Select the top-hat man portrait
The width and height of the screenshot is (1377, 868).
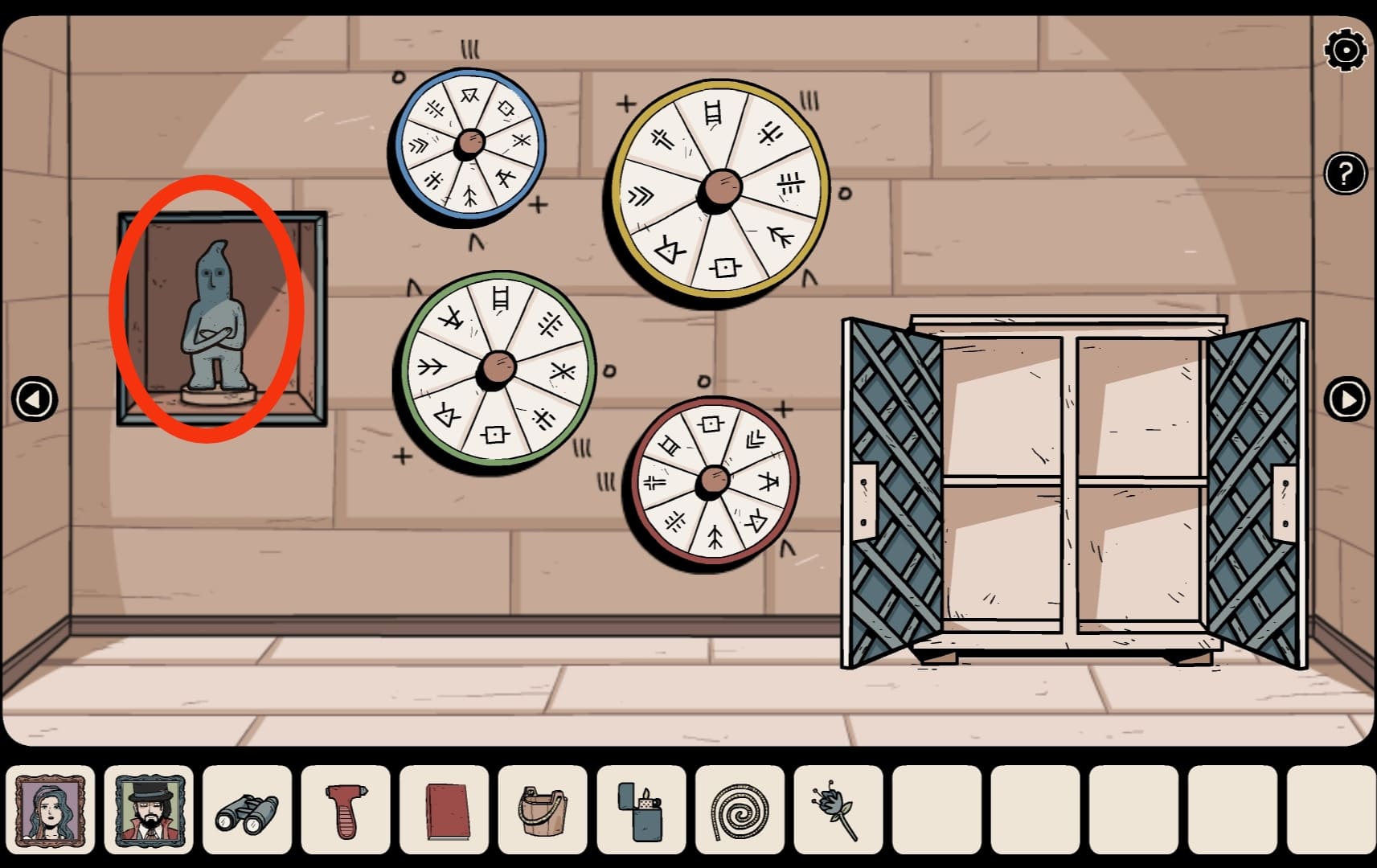click(x=150, y=809)
